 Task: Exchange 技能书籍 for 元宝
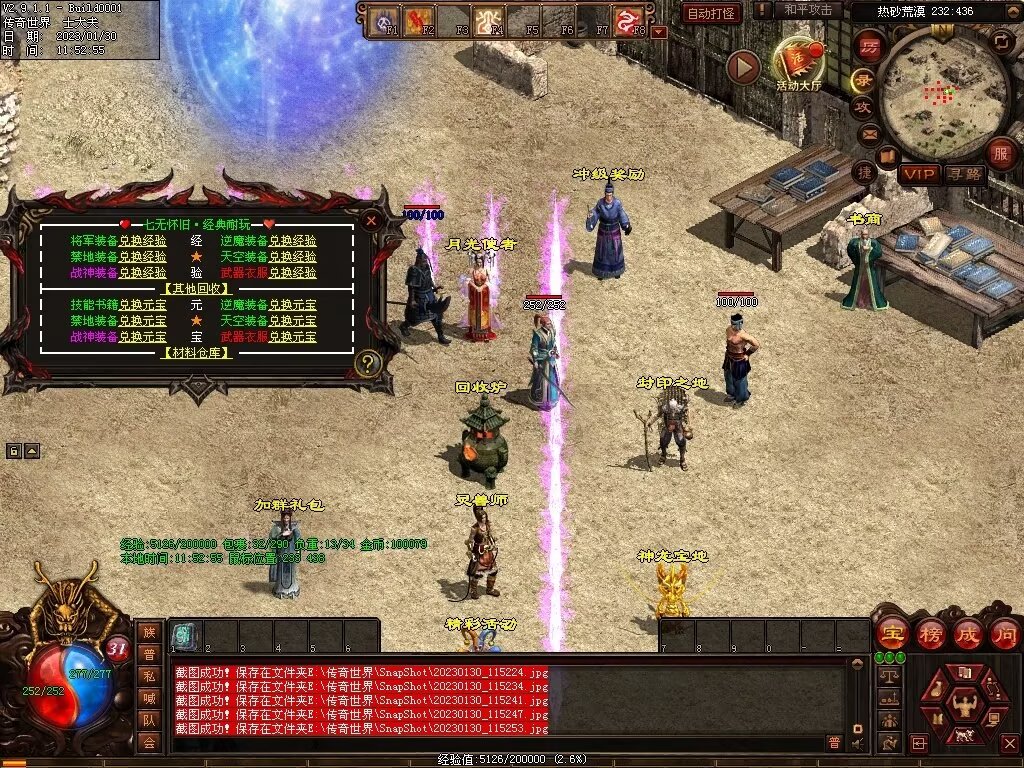coord(142,305)
